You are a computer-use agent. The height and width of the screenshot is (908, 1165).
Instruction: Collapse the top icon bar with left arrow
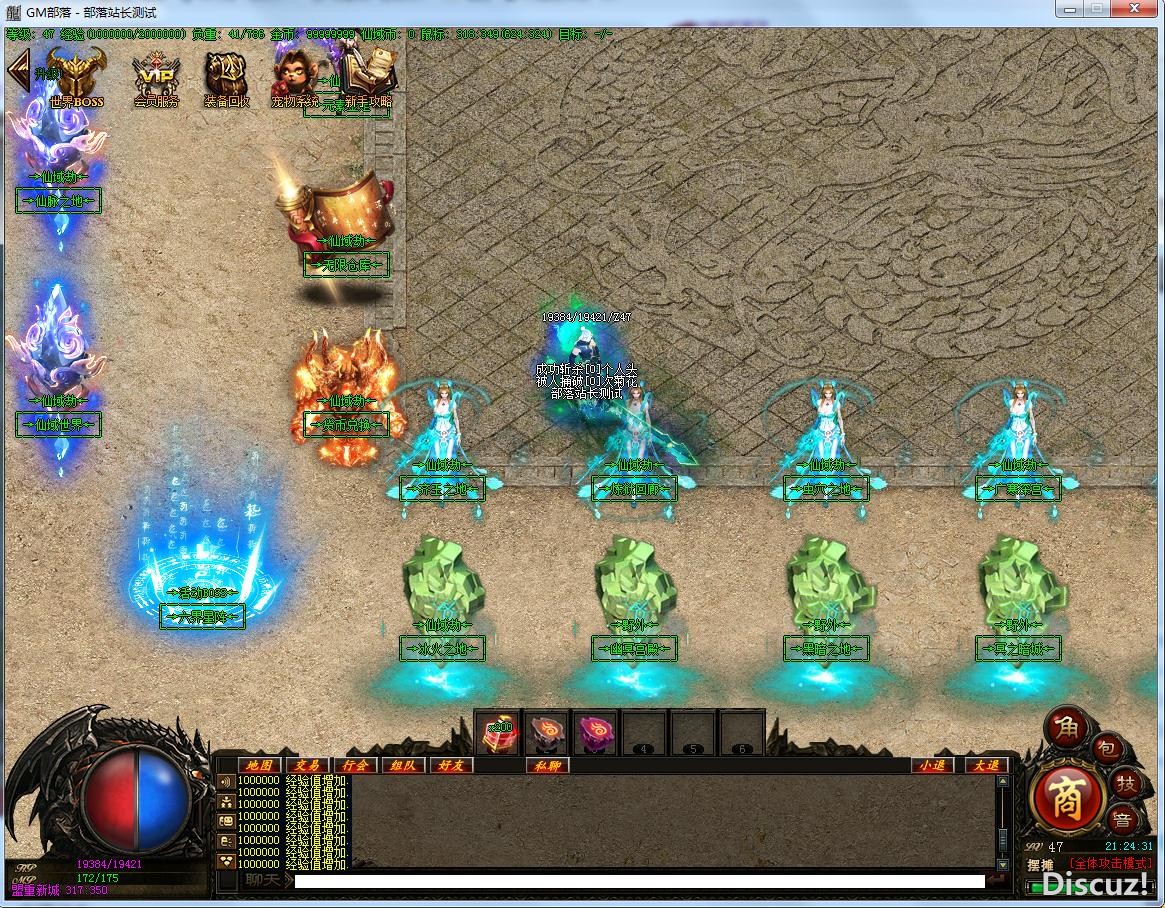pyautogui.click(x=17, y=70)
